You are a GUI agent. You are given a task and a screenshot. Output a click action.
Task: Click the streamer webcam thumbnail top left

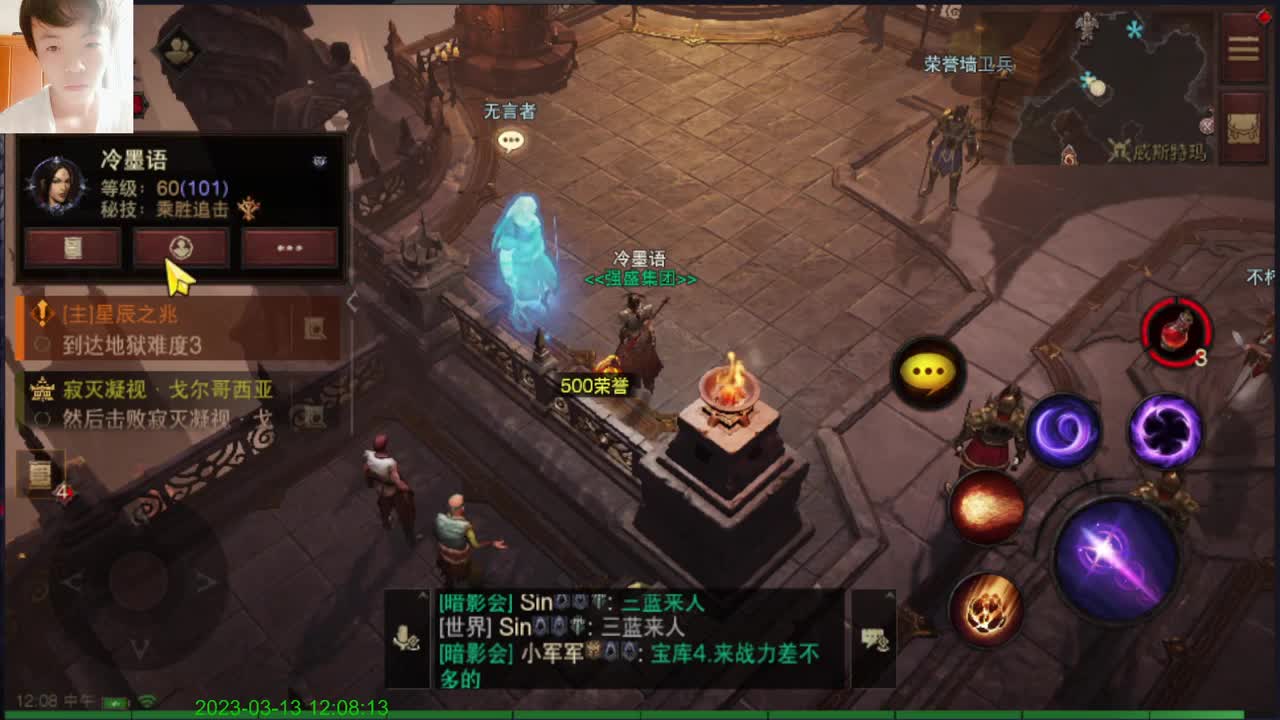pyautogui.click(x=66, y=65)
